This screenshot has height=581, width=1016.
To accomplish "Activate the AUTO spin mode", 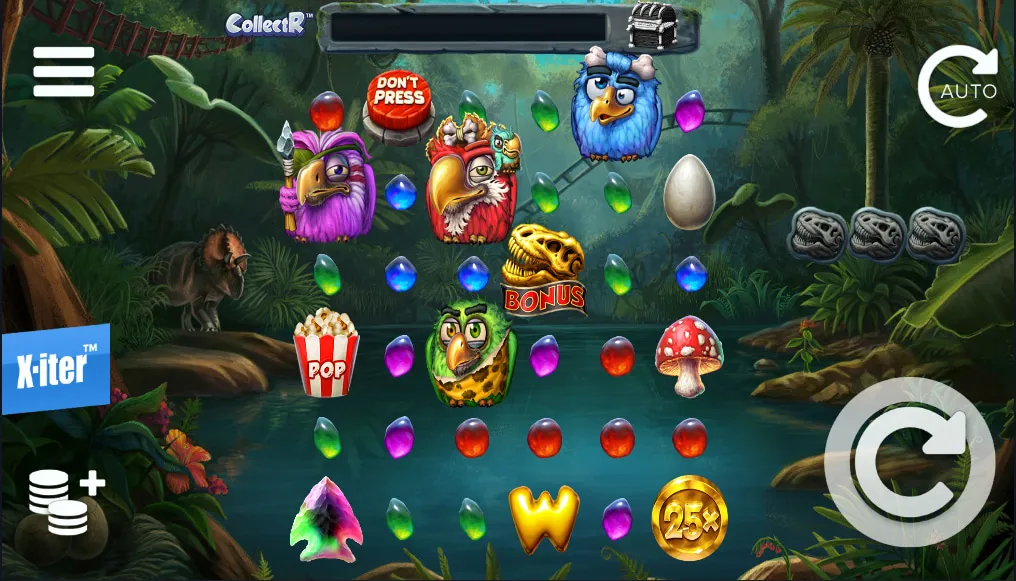I will pyautogui.click(x=958, y=87).
